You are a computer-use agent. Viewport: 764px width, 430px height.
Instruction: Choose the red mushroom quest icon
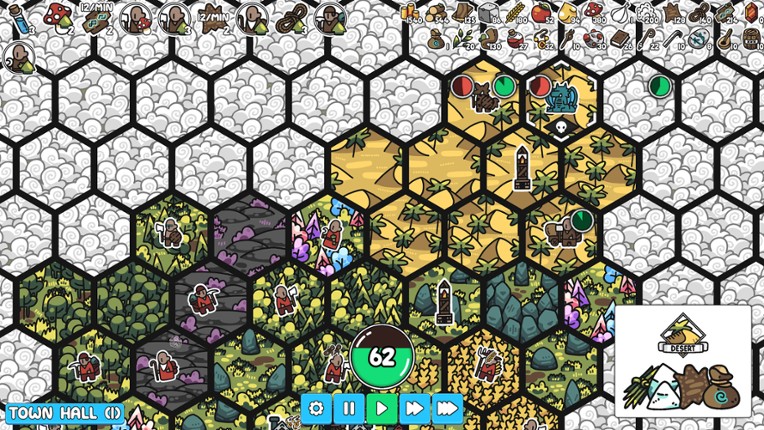pos(58,16)
